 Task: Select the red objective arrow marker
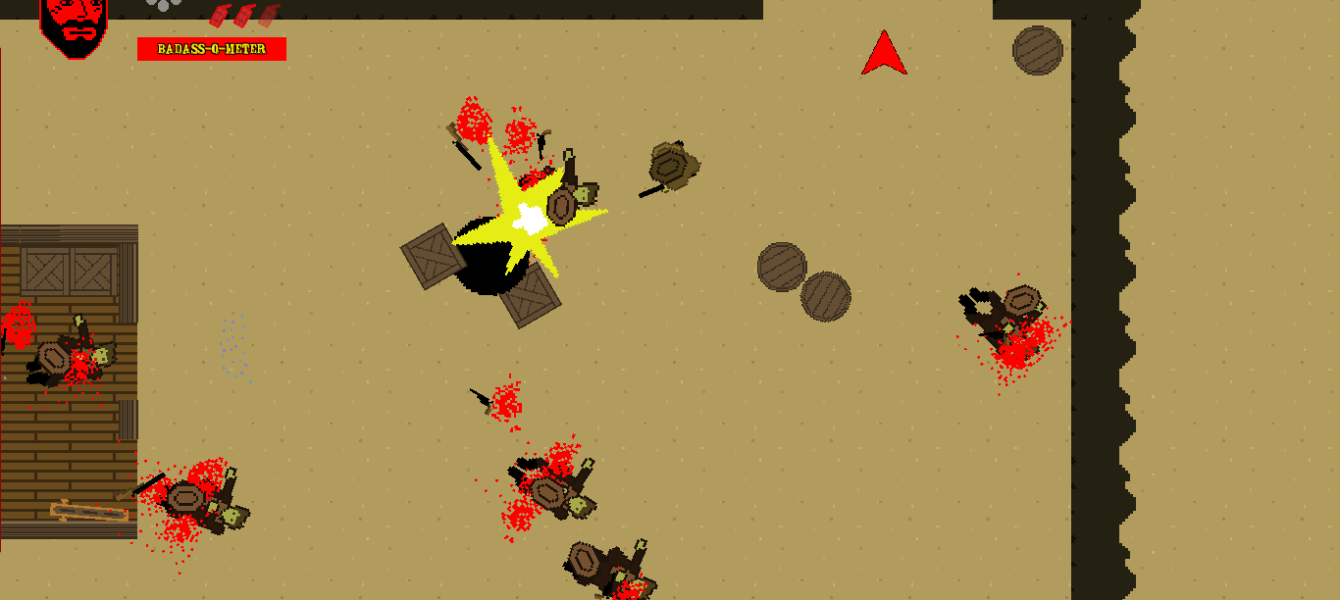pos(884,56)
